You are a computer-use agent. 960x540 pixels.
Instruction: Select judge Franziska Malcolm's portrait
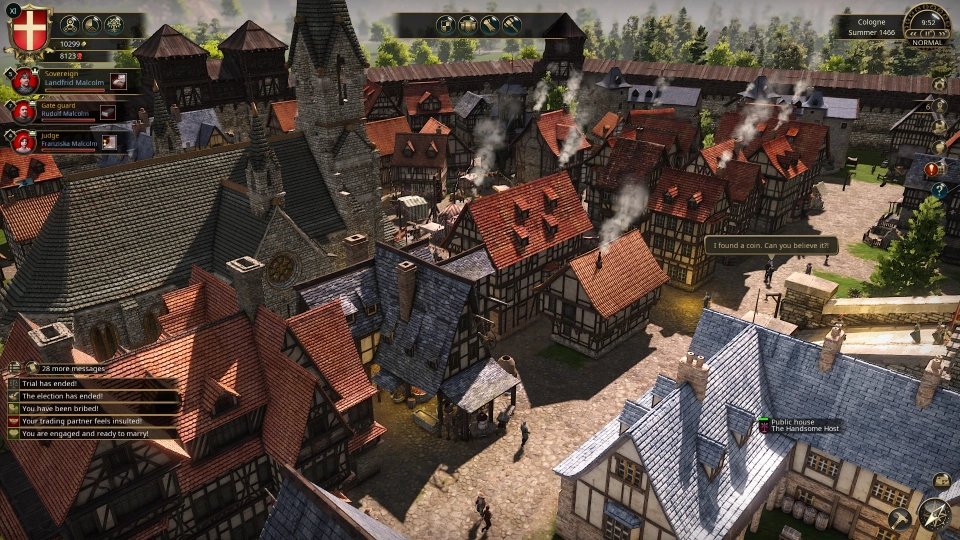(26, 141)
